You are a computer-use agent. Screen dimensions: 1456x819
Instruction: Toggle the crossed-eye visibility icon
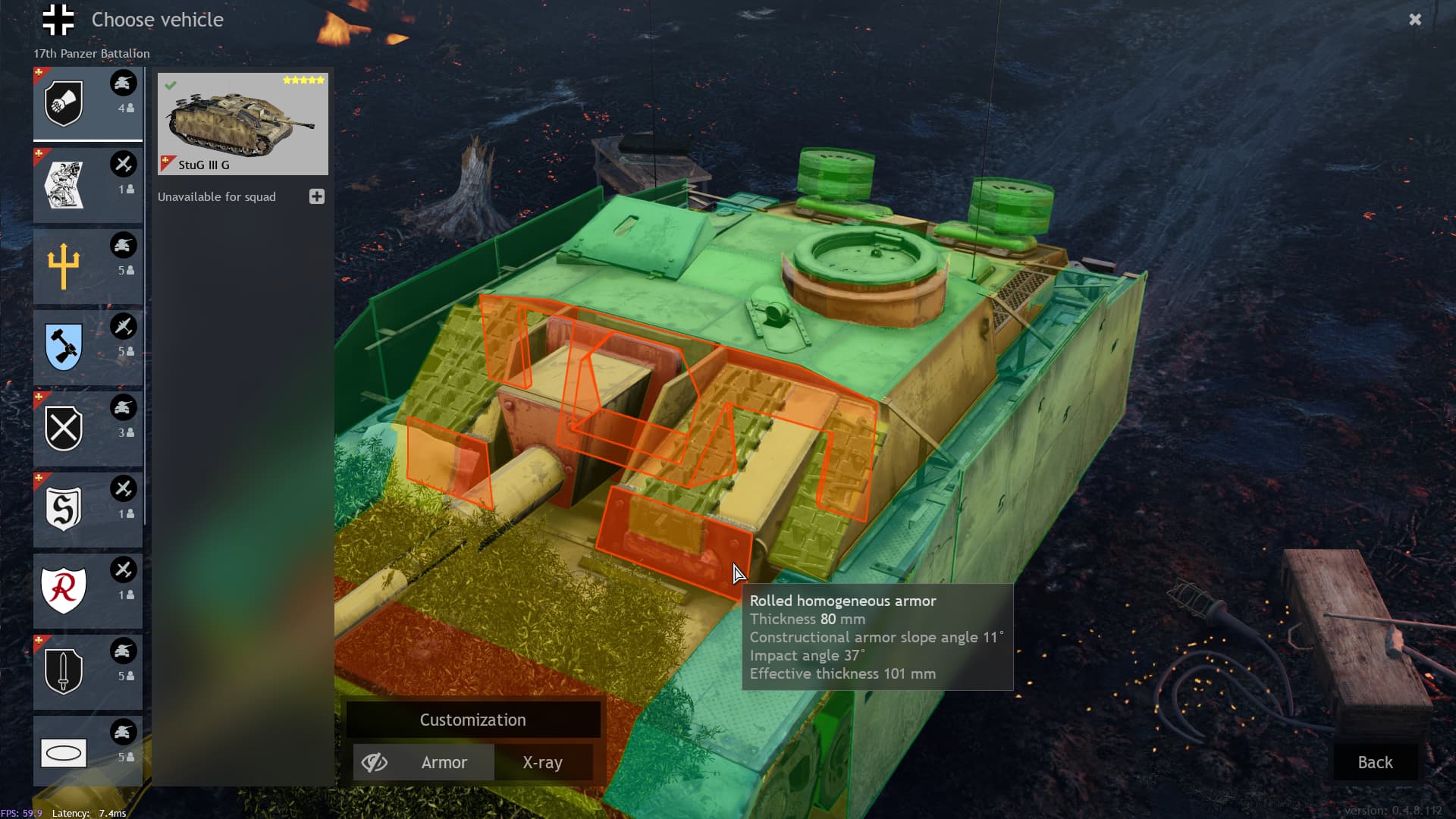click(x=375, y=762)
